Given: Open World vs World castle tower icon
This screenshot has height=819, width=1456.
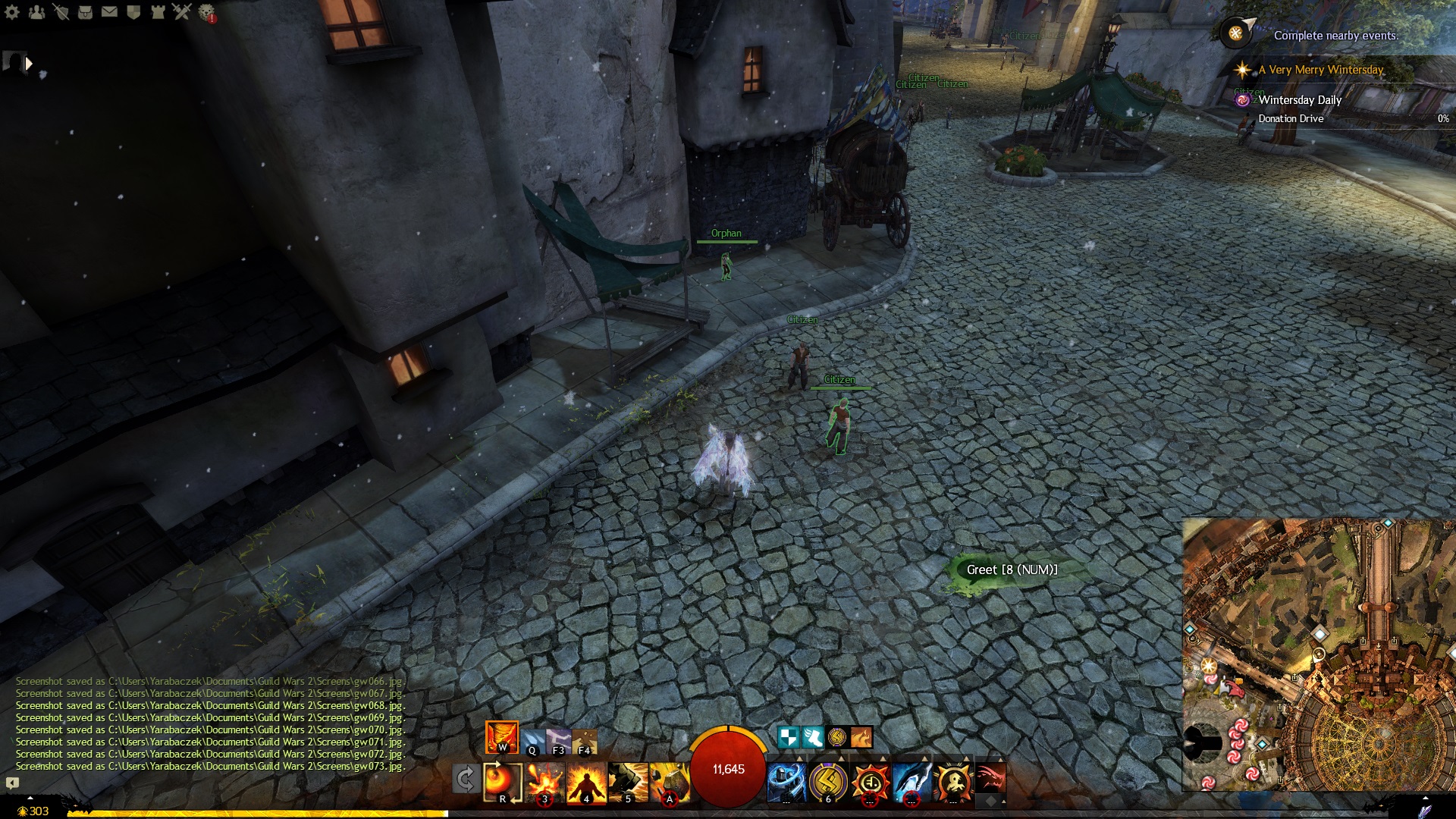Looking at the screenshot, I should pos(157,11).
